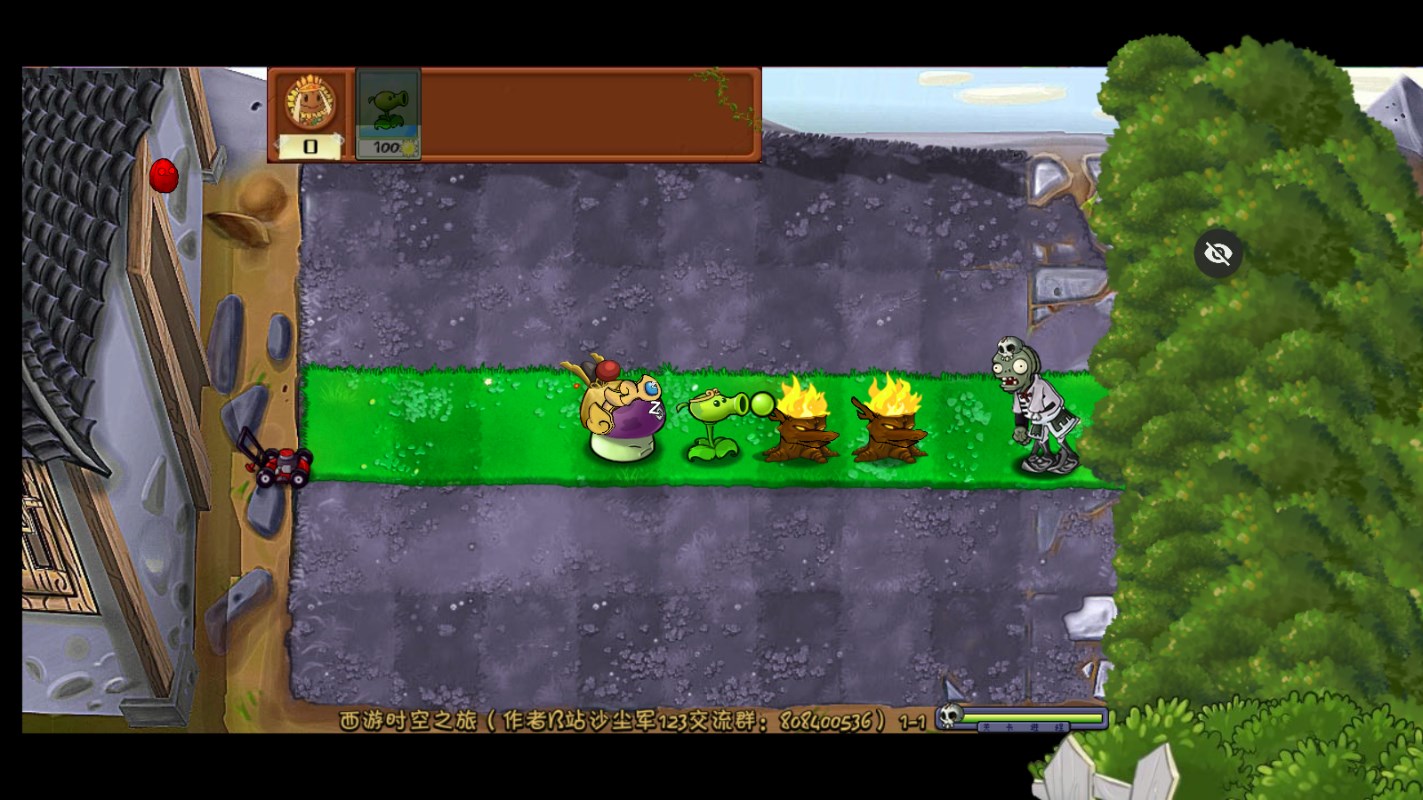Viewport: 1423px width, 800px height.
Task: Tap the sun count banner showing 0
Action: 308,148
